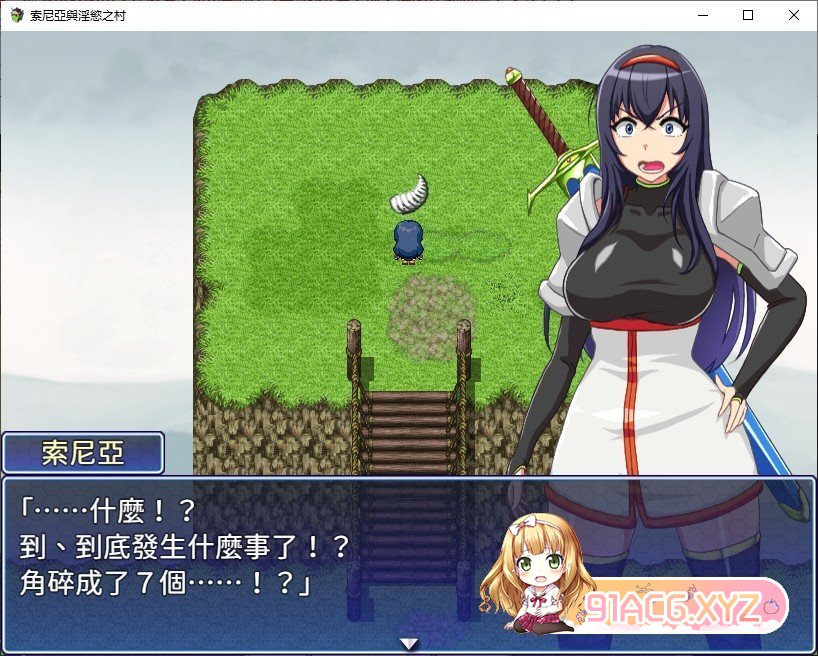The width and height of the screenshot is (818, 656).
Task: Close the game window
Action: [793, 15]
